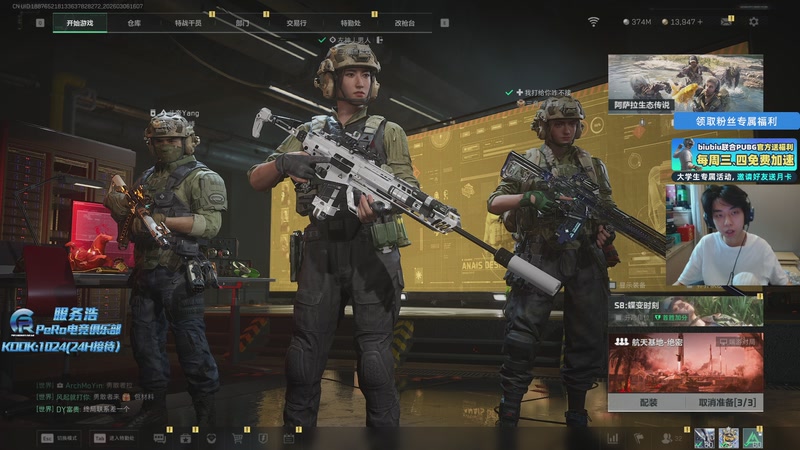Cancel ready with 取消准备[3/3]
The height and width of the screenshot is (450, 800).
coord(724,402)
